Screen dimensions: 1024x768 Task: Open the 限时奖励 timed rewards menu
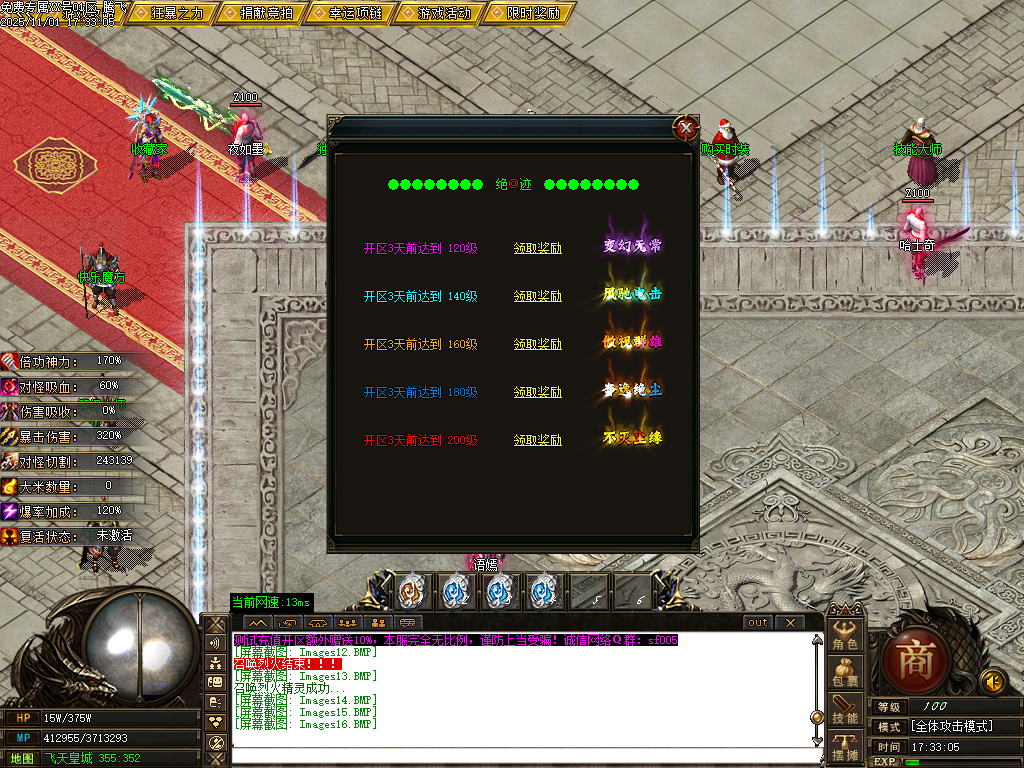pos(526,13)
